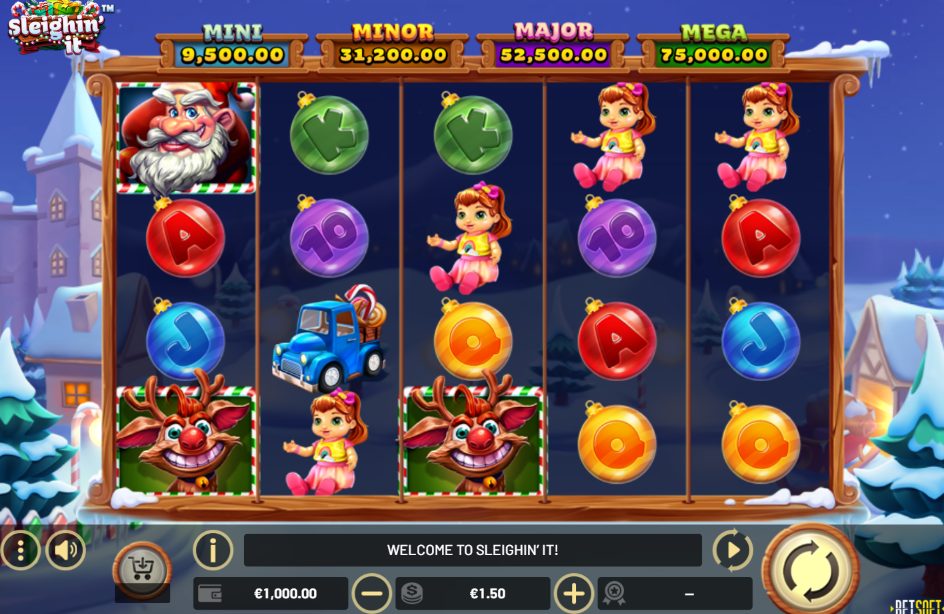Open the buy feature shopping cart

141,570
